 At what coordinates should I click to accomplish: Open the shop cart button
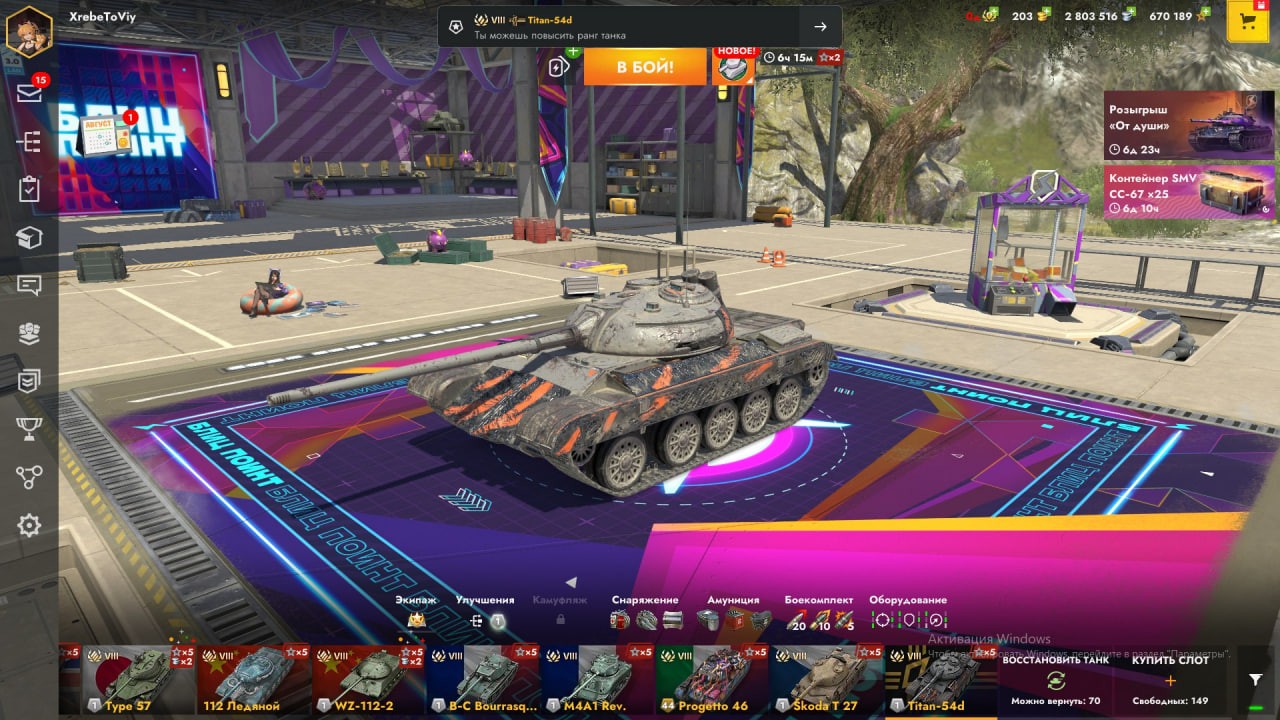tap(1247, 22)
